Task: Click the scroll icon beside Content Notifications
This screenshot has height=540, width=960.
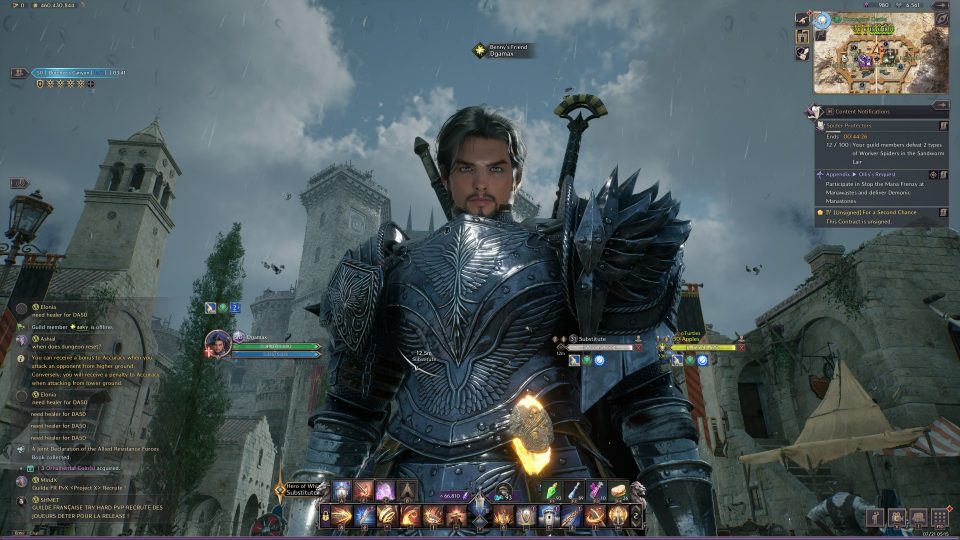Action: tap(817, 110)
